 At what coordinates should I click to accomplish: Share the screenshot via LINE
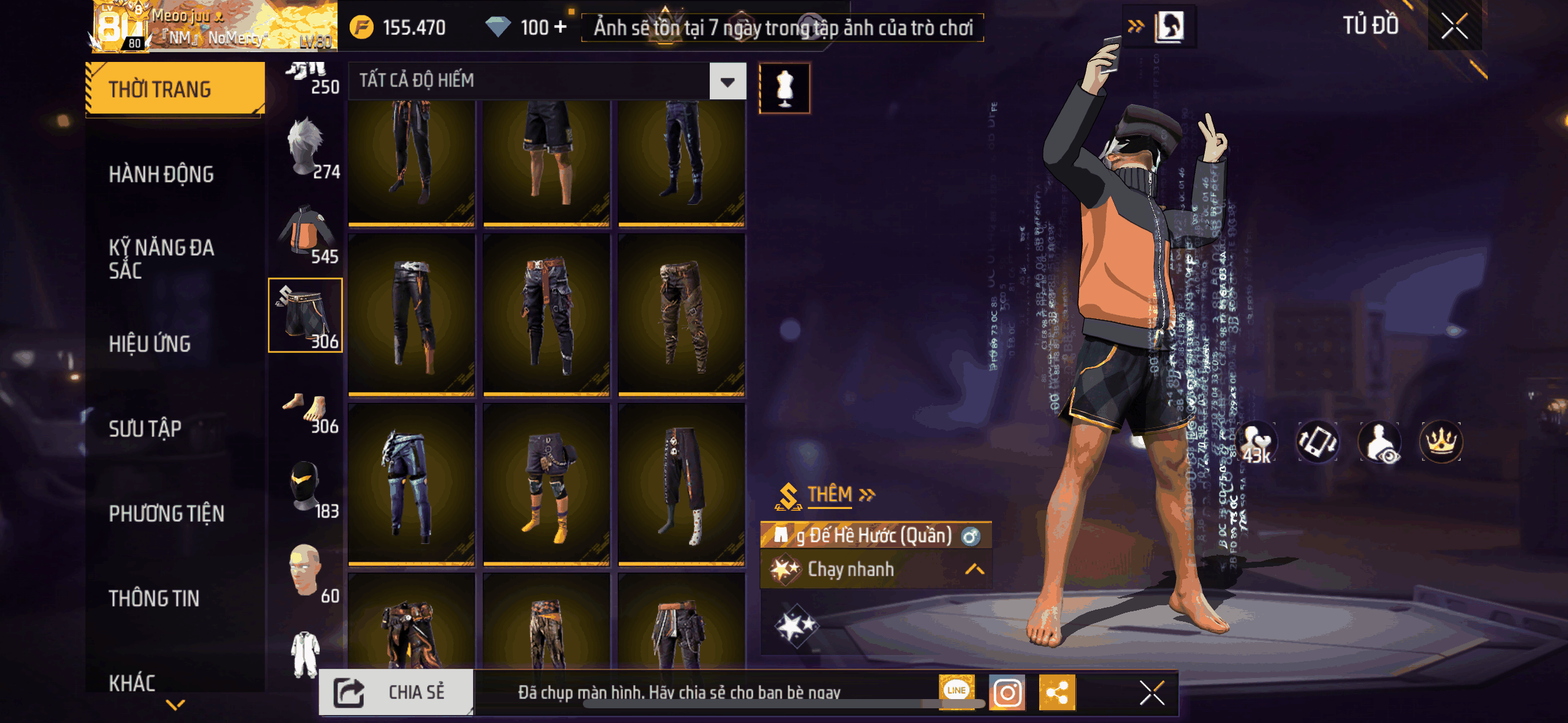956,691
